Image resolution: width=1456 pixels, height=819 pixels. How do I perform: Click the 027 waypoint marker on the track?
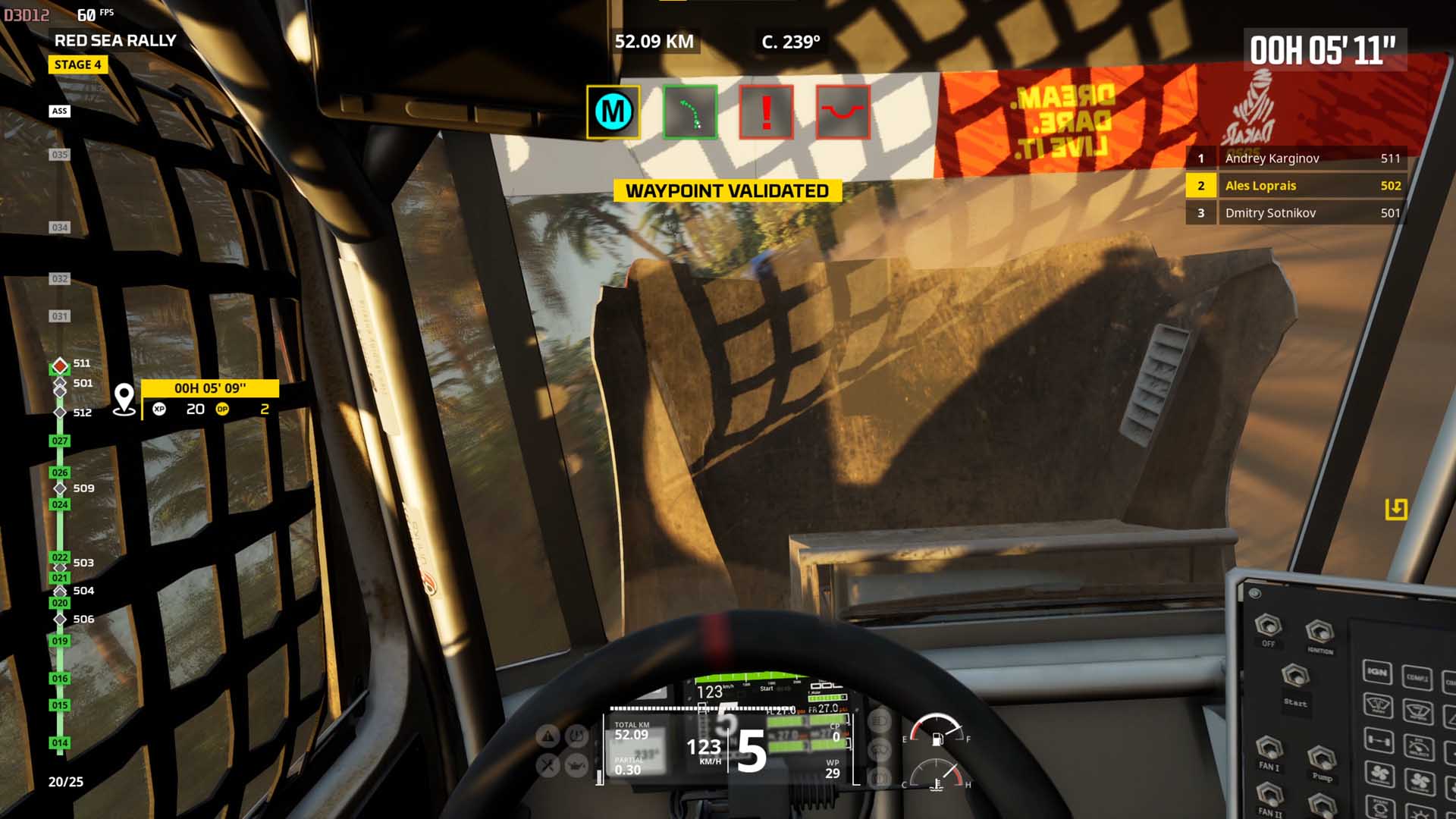[x=60, y=441]
